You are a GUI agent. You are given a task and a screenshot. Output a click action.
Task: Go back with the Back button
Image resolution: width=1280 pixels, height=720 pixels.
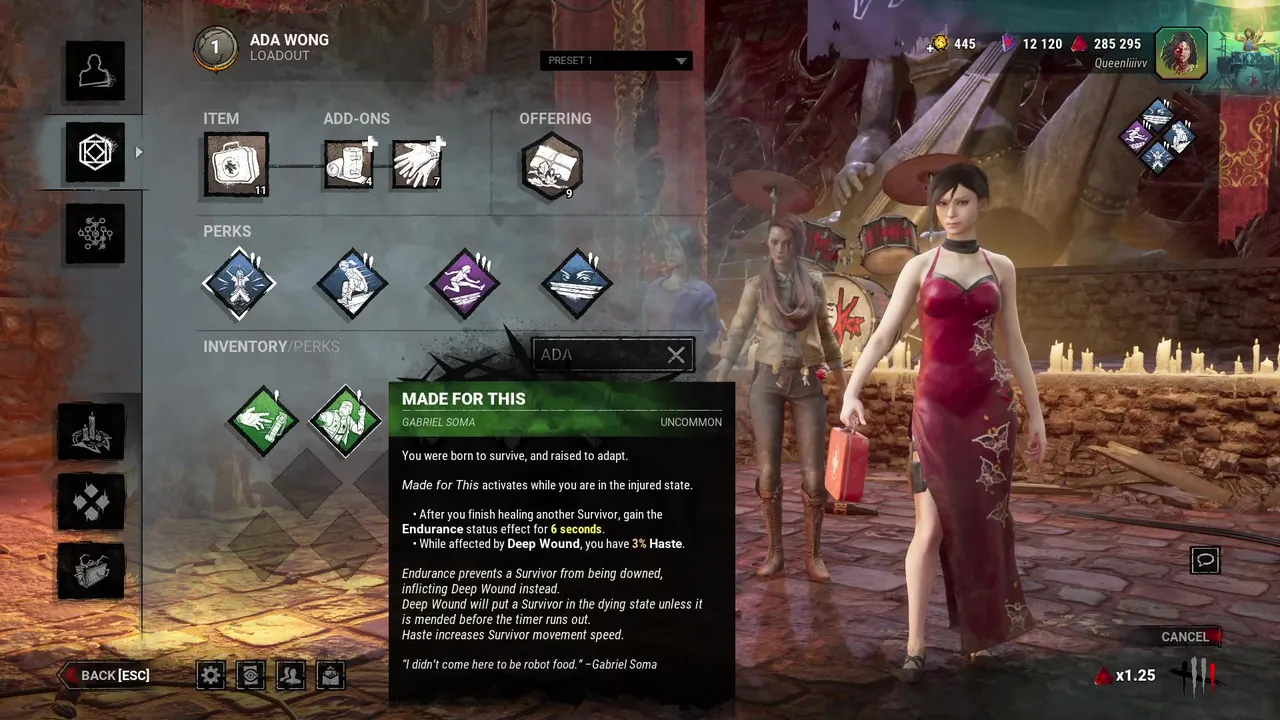(x=108, y=675)
